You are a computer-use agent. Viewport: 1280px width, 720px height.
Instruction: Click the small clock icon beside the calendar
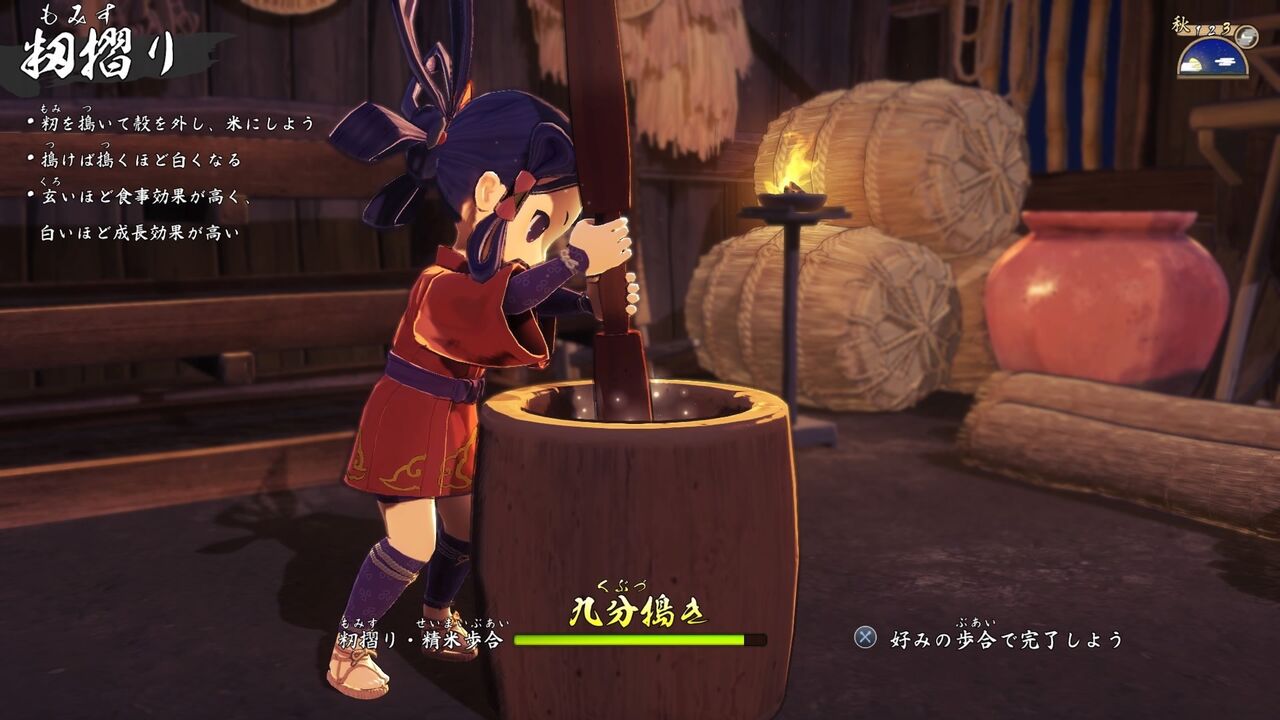[1246, 37]
